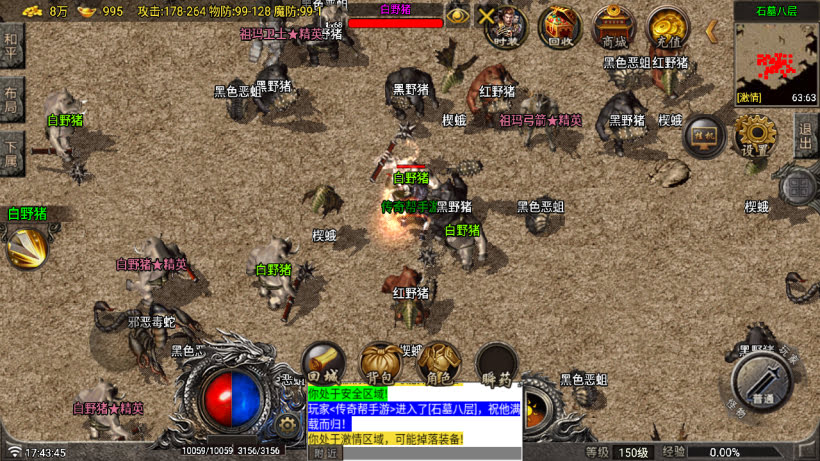Open the 充值 recharge menu

point(666,27)
